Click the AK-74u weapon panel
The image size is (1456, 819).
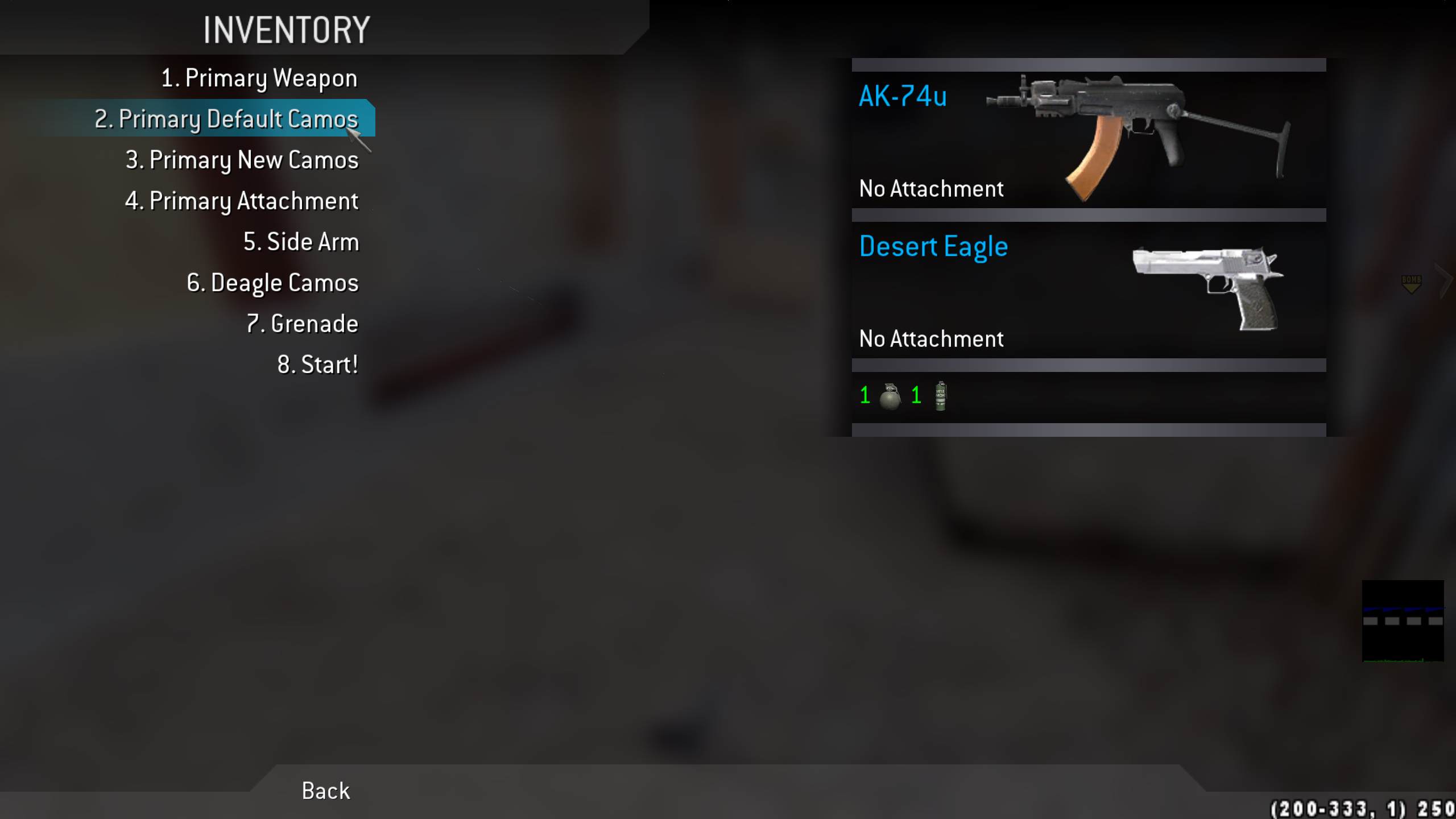1089,140
